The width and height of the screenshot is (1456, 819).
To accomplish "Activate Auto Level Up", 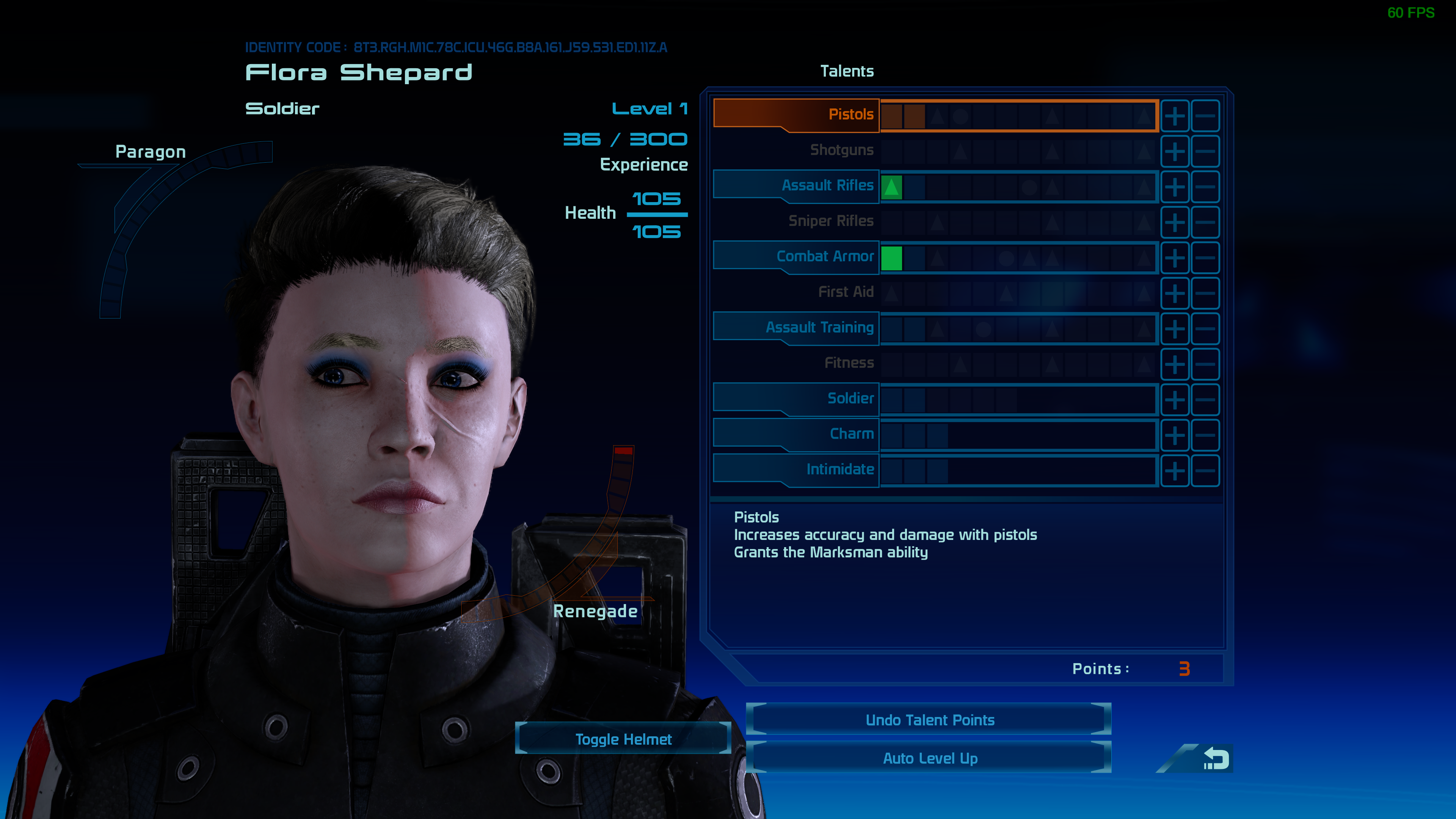I will click(x=929, y=758).
